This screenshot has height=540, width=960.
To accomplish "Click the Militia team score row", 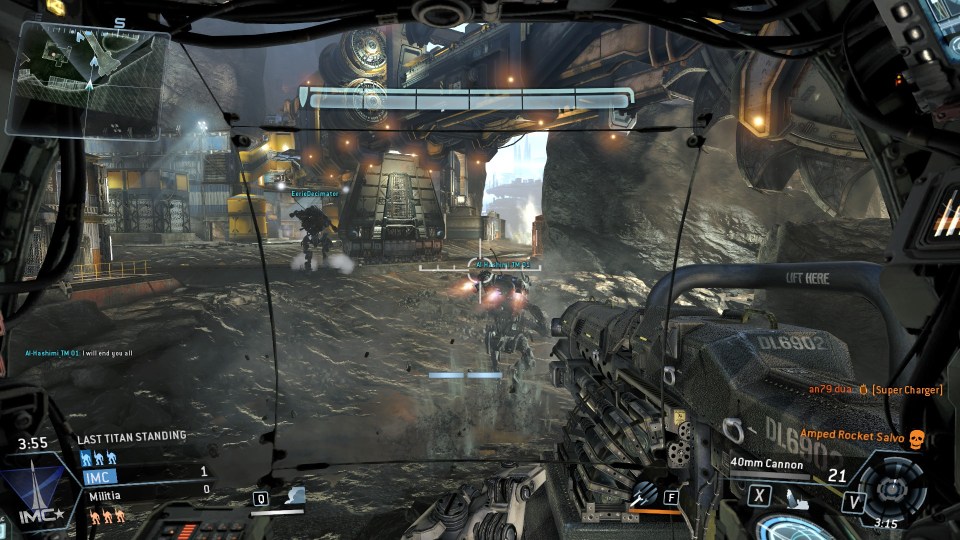I will click(145, 489).
